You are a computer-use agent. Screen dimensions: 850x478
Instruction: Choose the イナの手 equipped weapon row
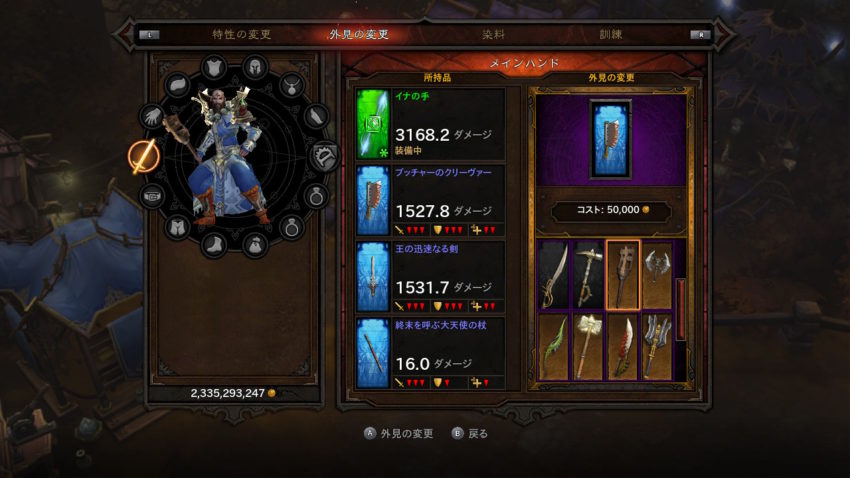click(431, 124)
